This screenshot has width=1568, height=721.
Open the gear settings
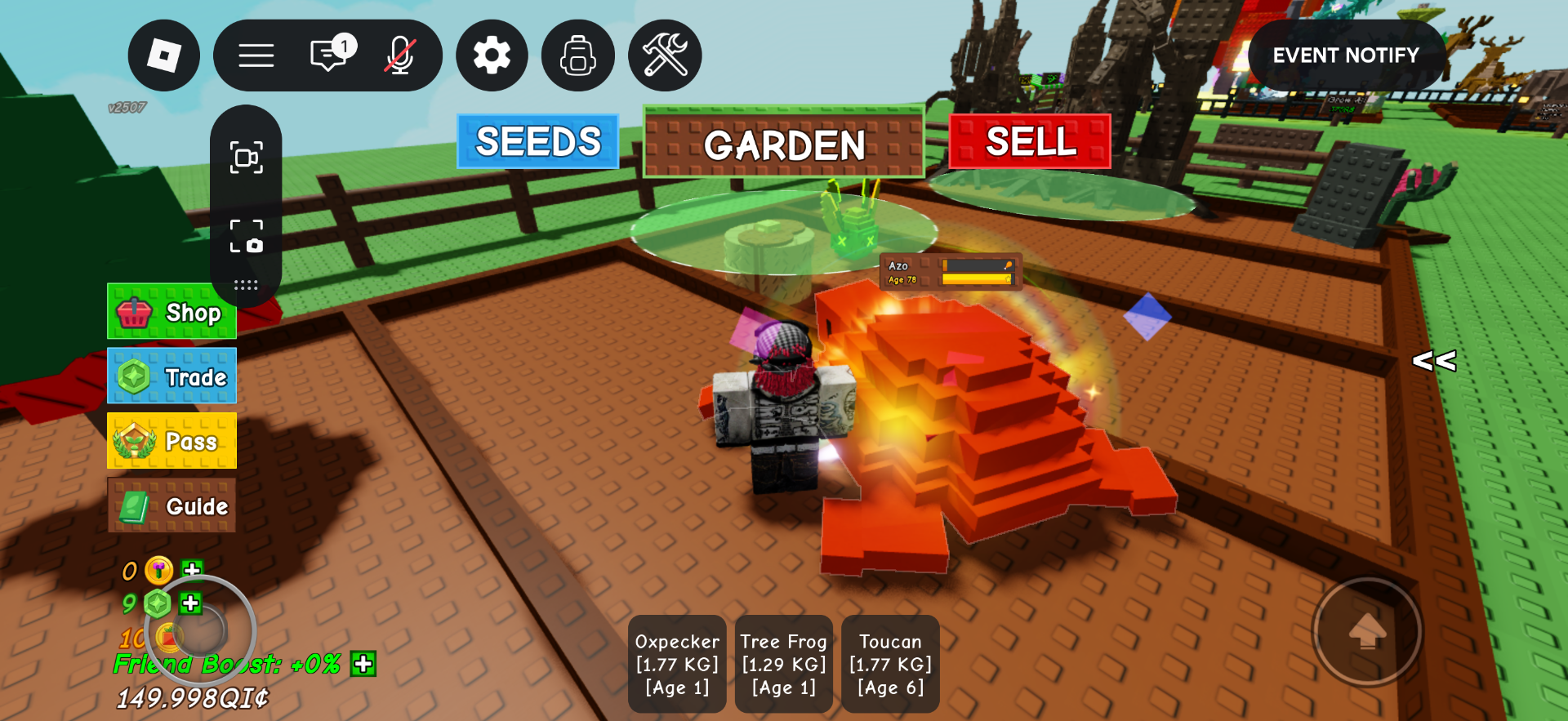(492, 56)
